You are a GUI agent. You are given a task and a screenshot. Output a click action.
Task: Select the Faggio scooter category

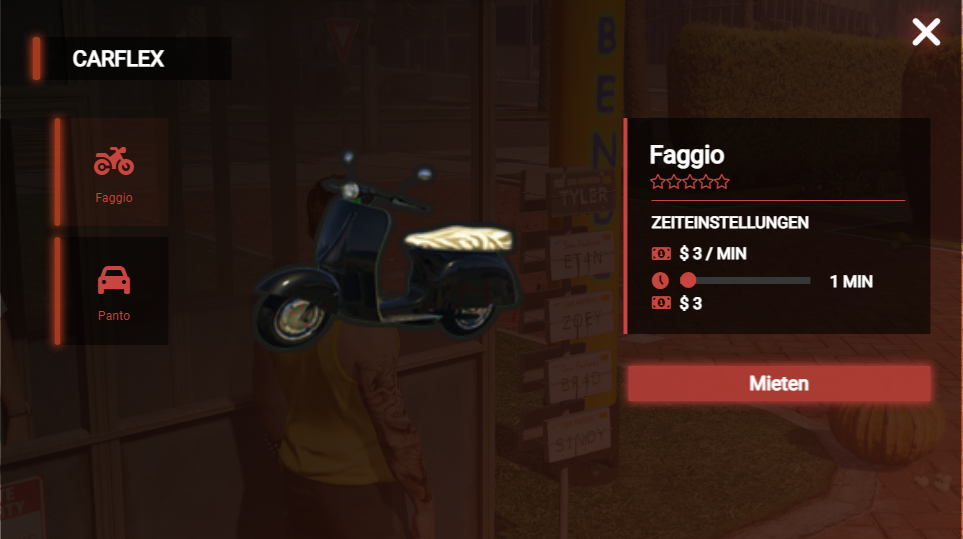(114, 172)
